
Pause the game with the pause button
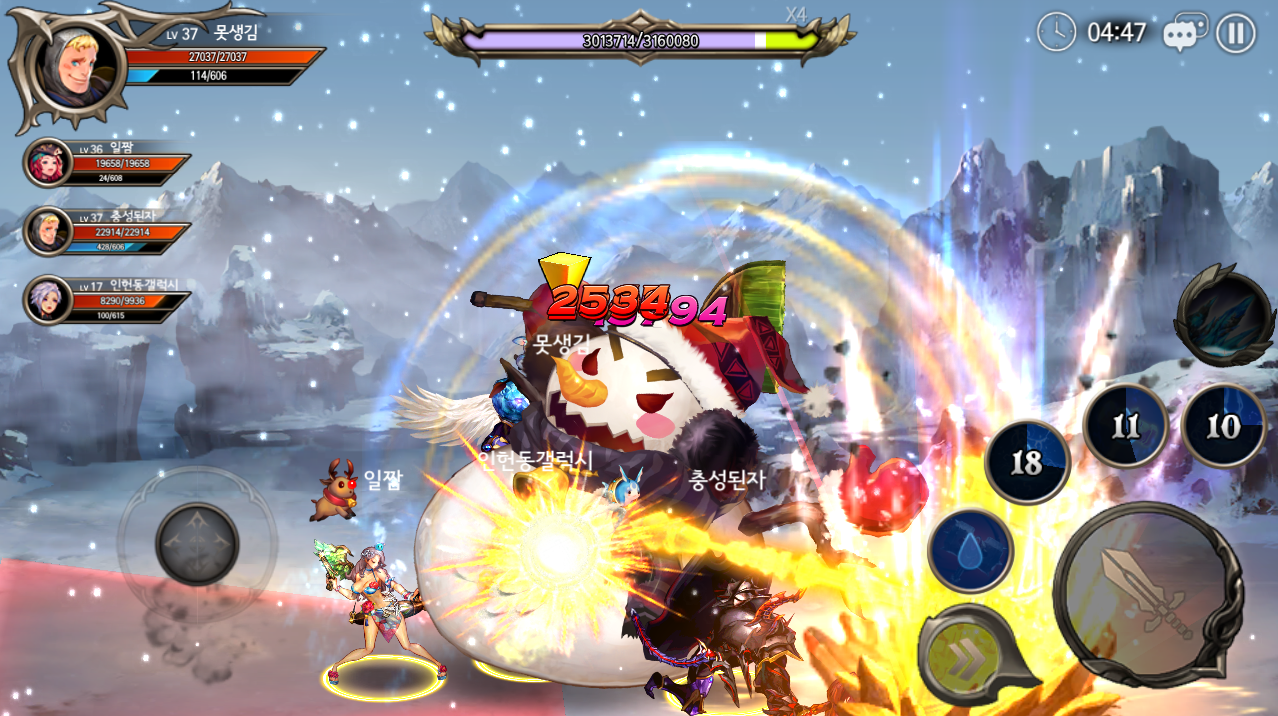tap(1236, 33)
